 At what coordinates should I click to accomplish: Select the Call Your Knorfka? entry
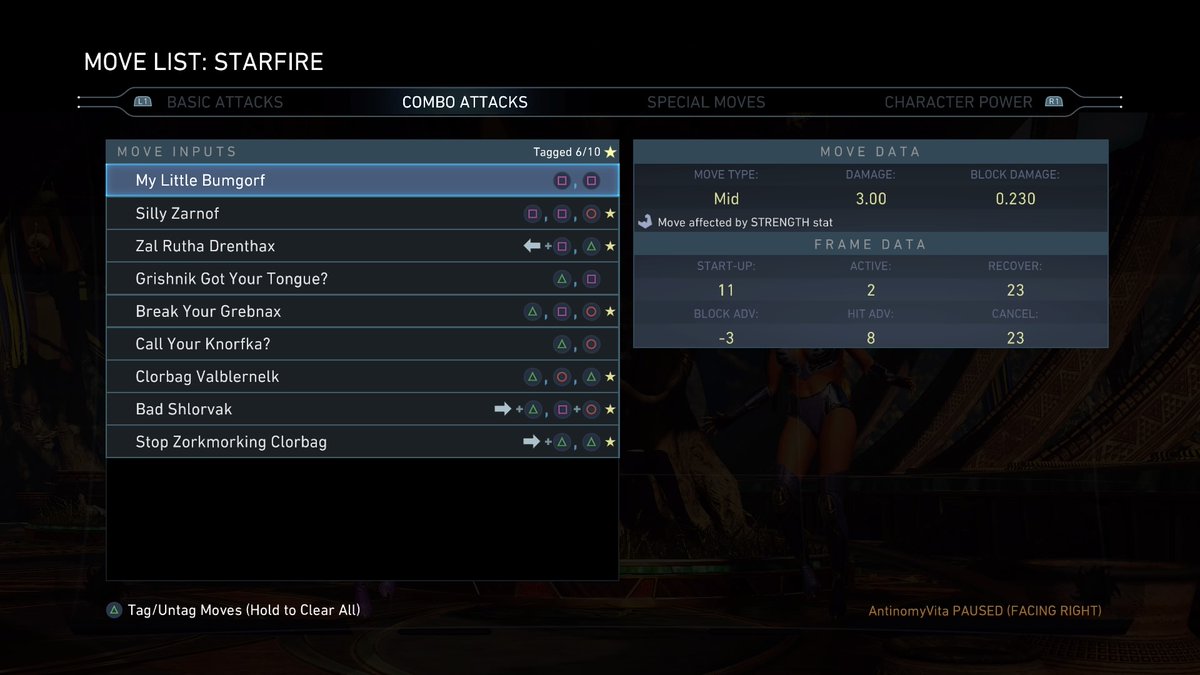click(x=362, y=344)
